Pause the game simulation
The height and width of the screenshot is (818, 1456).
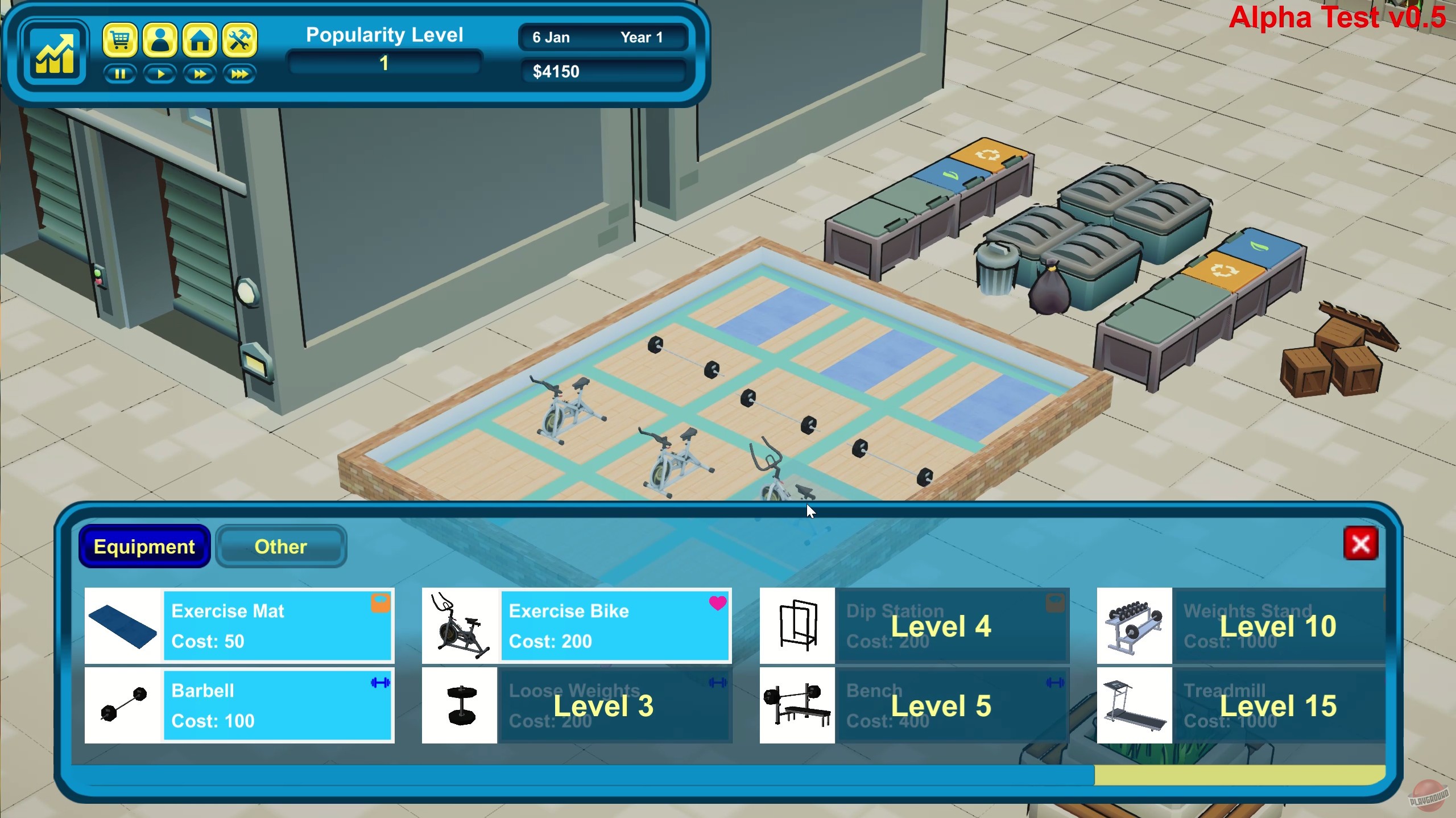tap(120, 74)
